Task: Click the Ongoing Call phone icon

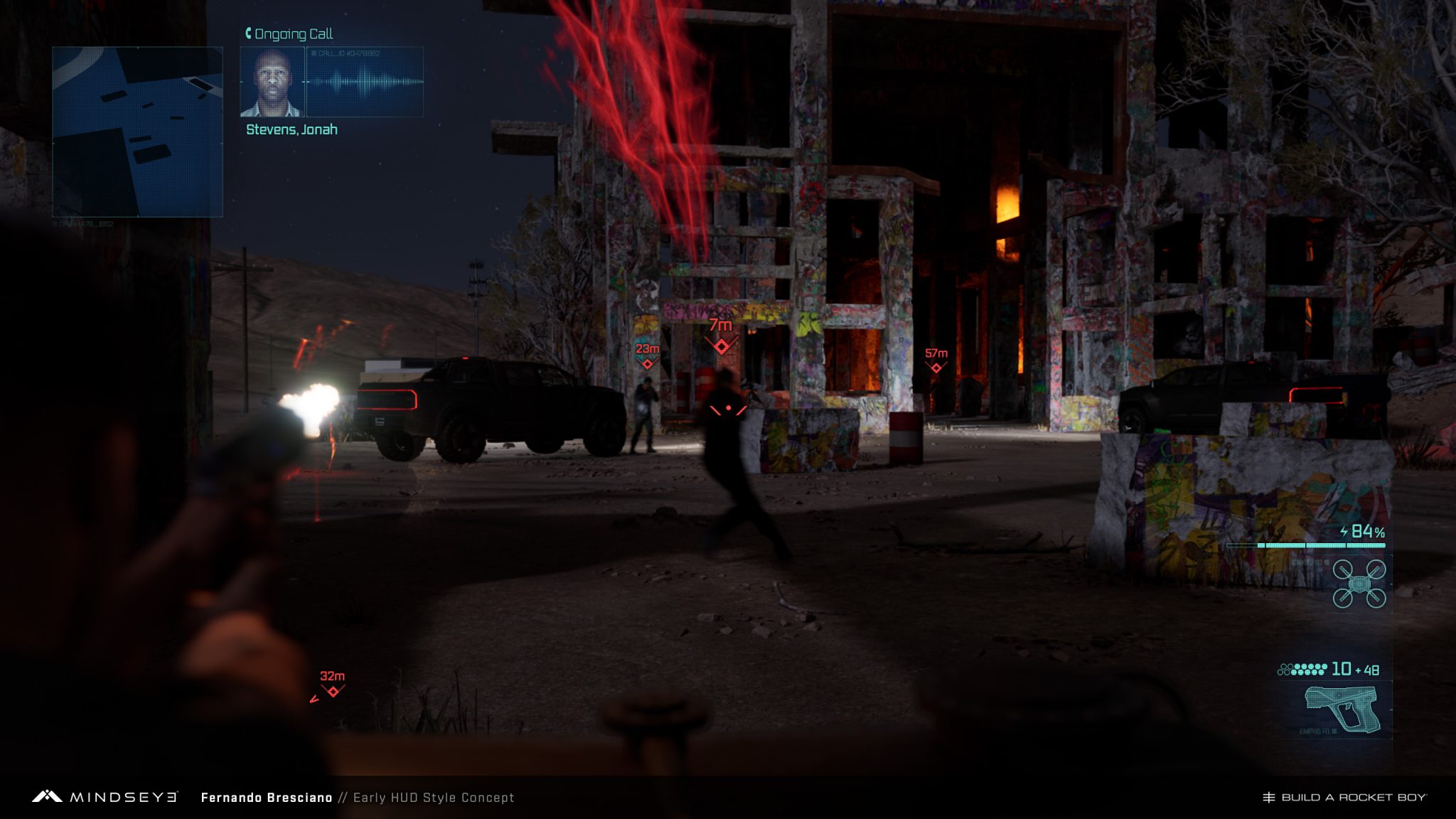Action: point(248,33)
